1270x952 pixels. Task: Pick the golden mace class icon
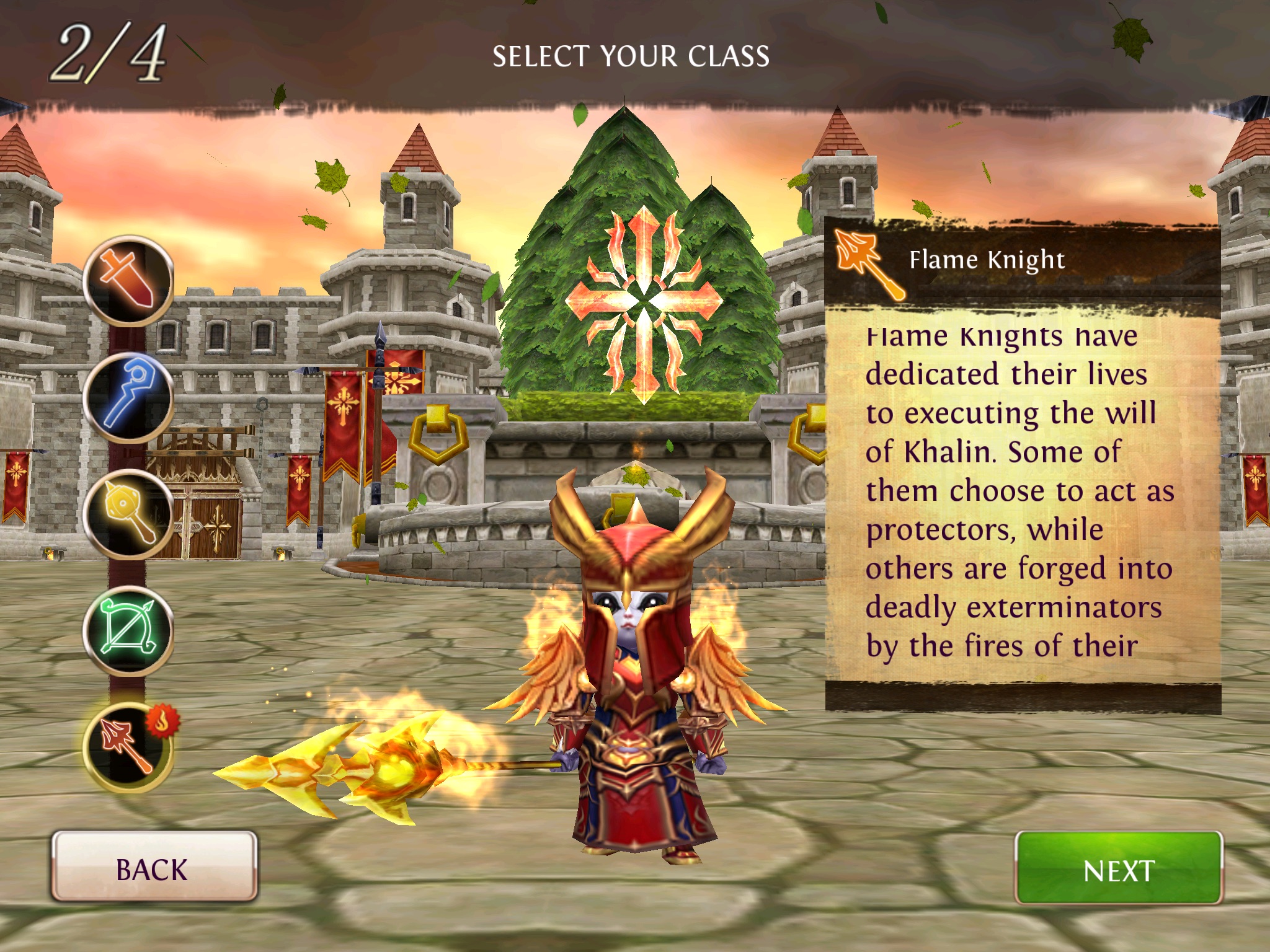pyautogui.click(x=128, y=514)
